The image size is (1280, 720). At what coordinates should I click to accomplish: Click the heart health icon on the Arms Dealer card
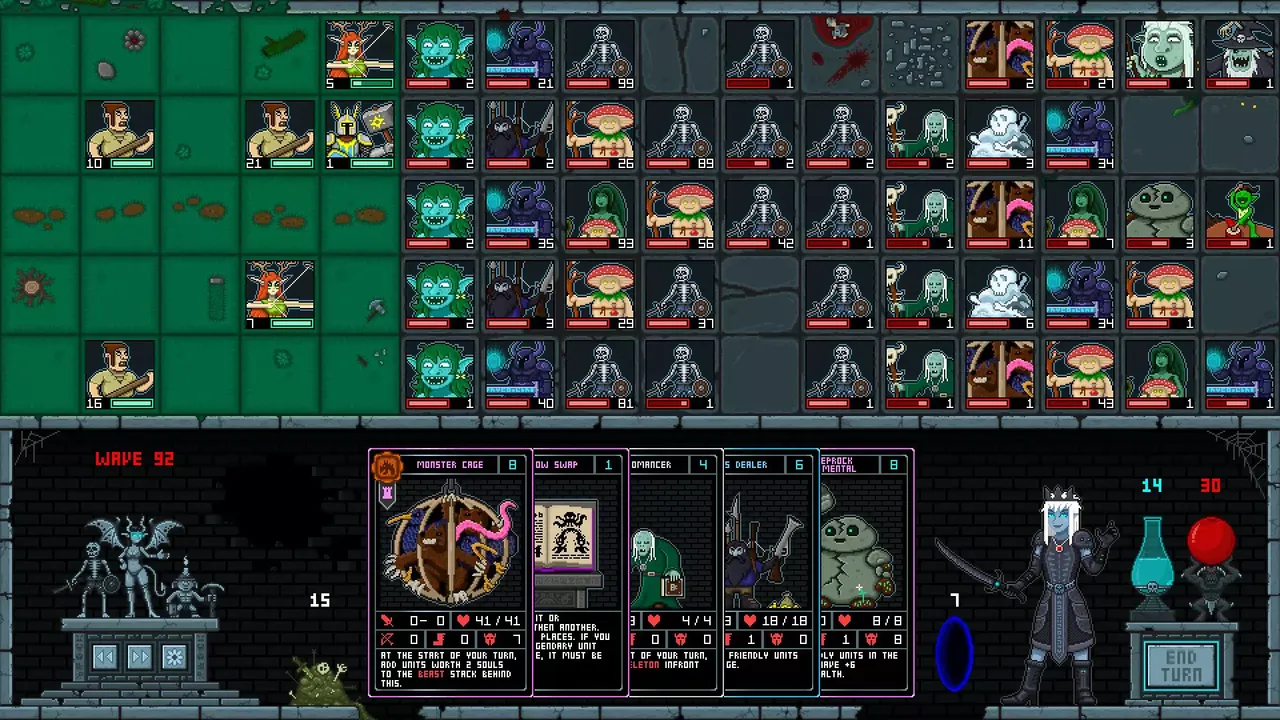tap(750, 620)
